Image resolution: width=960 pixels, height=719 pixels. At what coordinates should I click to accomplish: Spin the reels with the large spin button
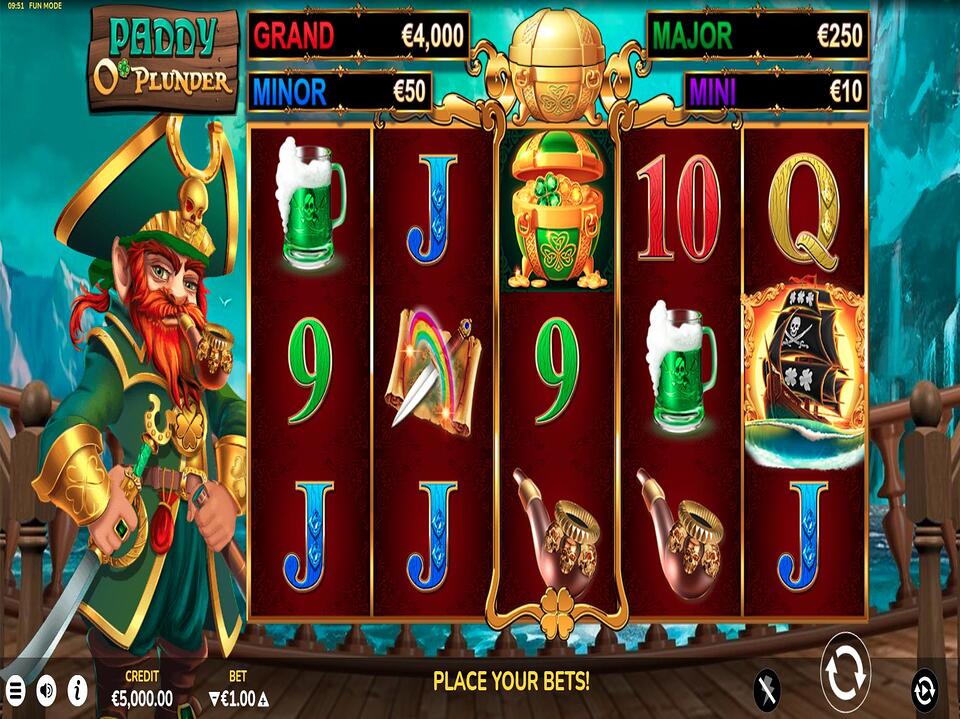pos(845,672)
